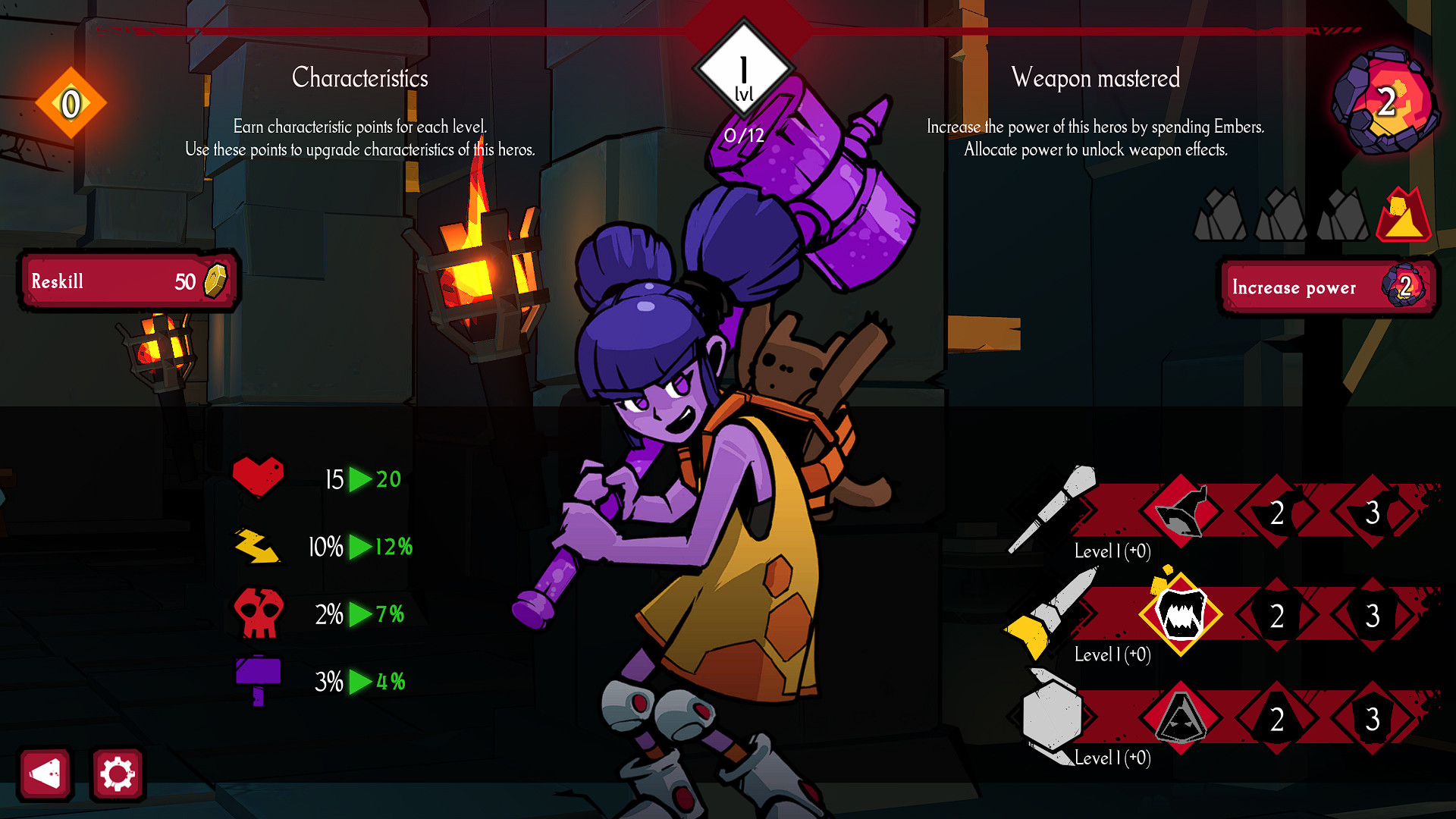Click the yellow lightning speed stat icon

tap(258, 544)
